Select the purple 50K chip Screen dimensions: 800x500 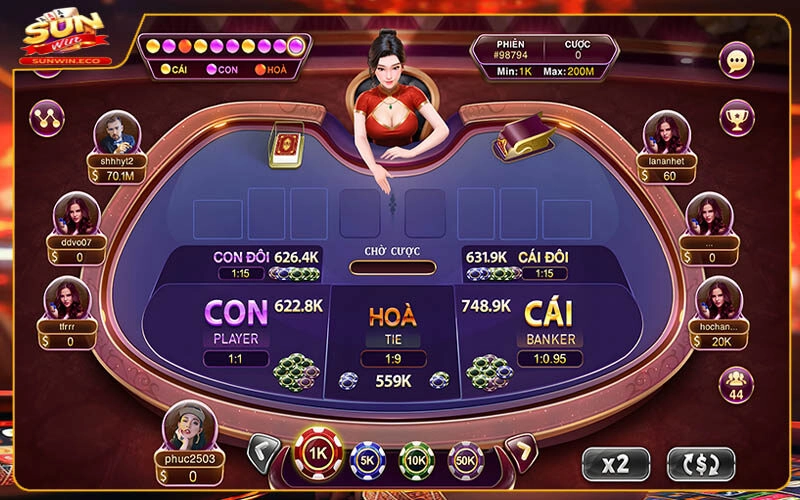(x=465, y=459)
